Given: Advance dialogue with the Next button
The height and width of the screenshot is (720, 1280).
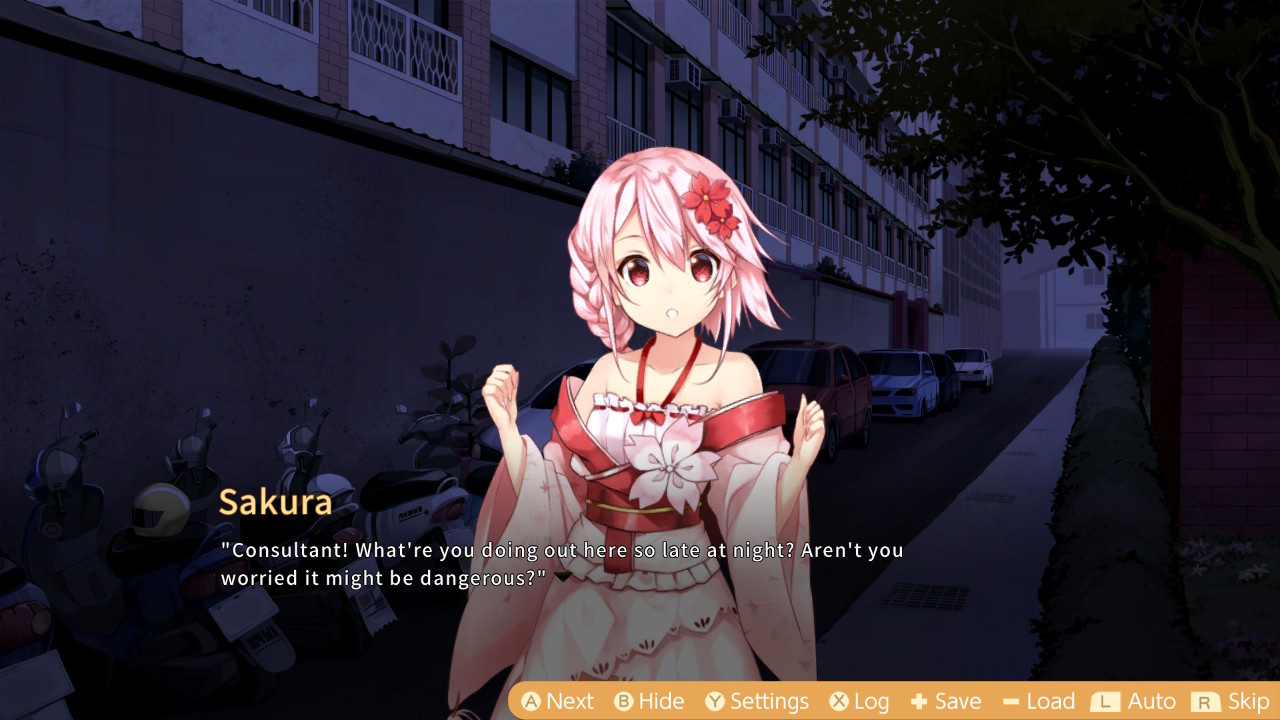Looking at the screenshot, I should point(557,701).
